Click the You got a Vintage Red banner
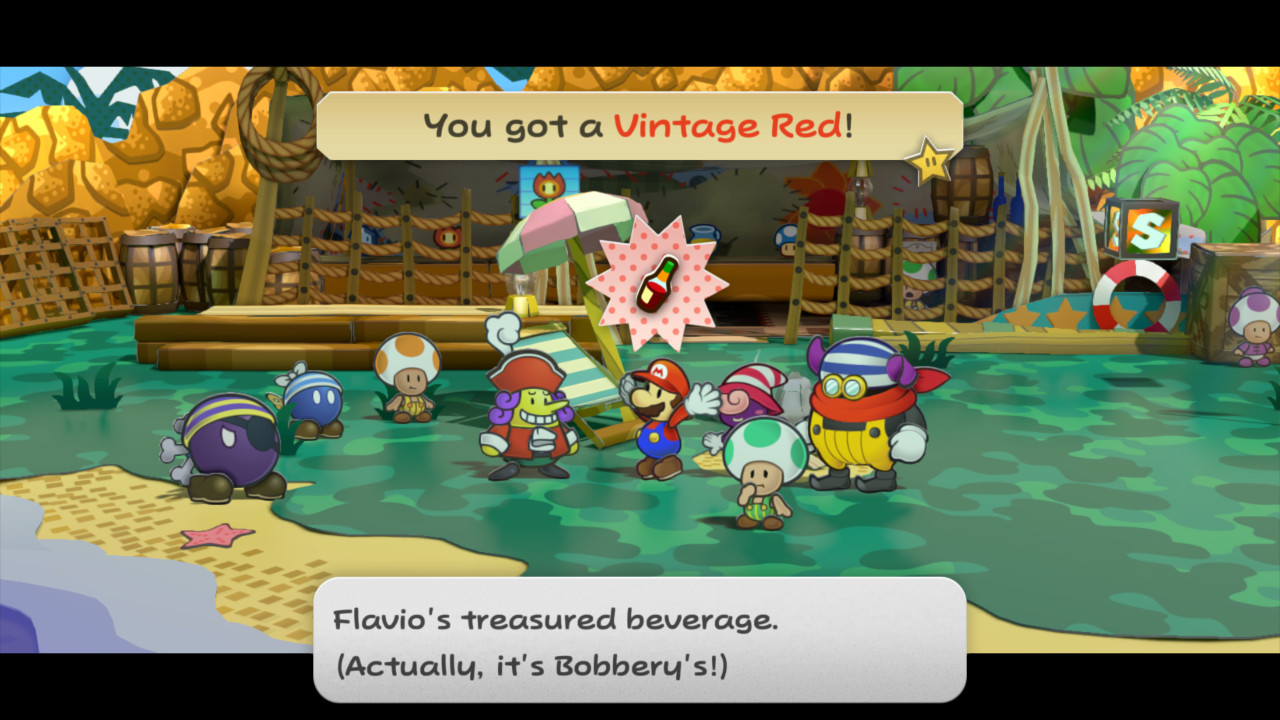The width and height of the screenshot is (1280, 720). click(x=640, y=124)
